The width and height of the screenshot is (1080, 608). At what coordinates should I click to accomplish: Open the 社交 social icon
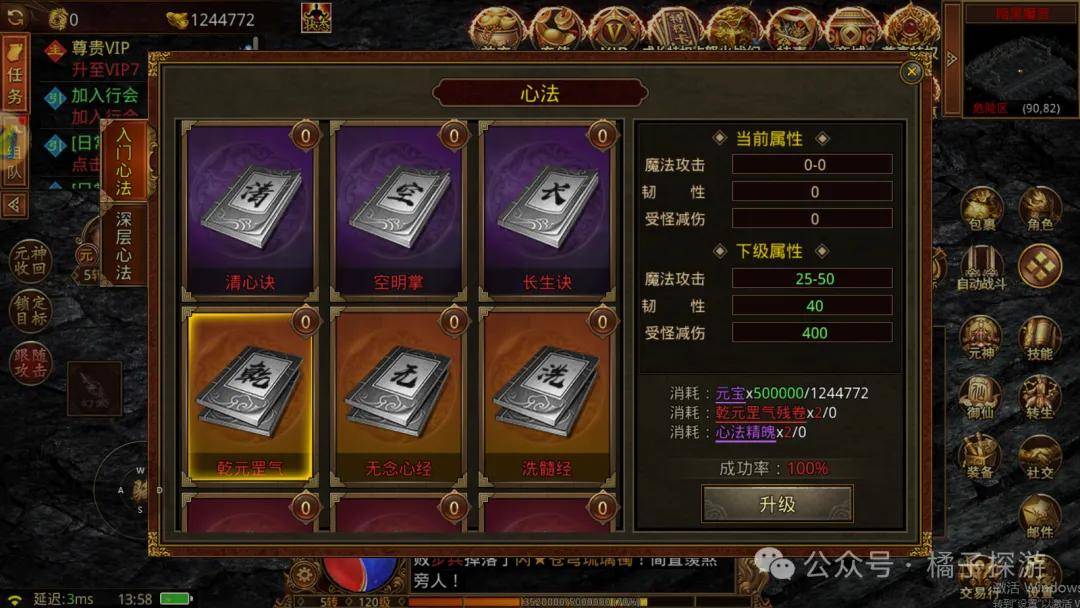point(1040,458)
